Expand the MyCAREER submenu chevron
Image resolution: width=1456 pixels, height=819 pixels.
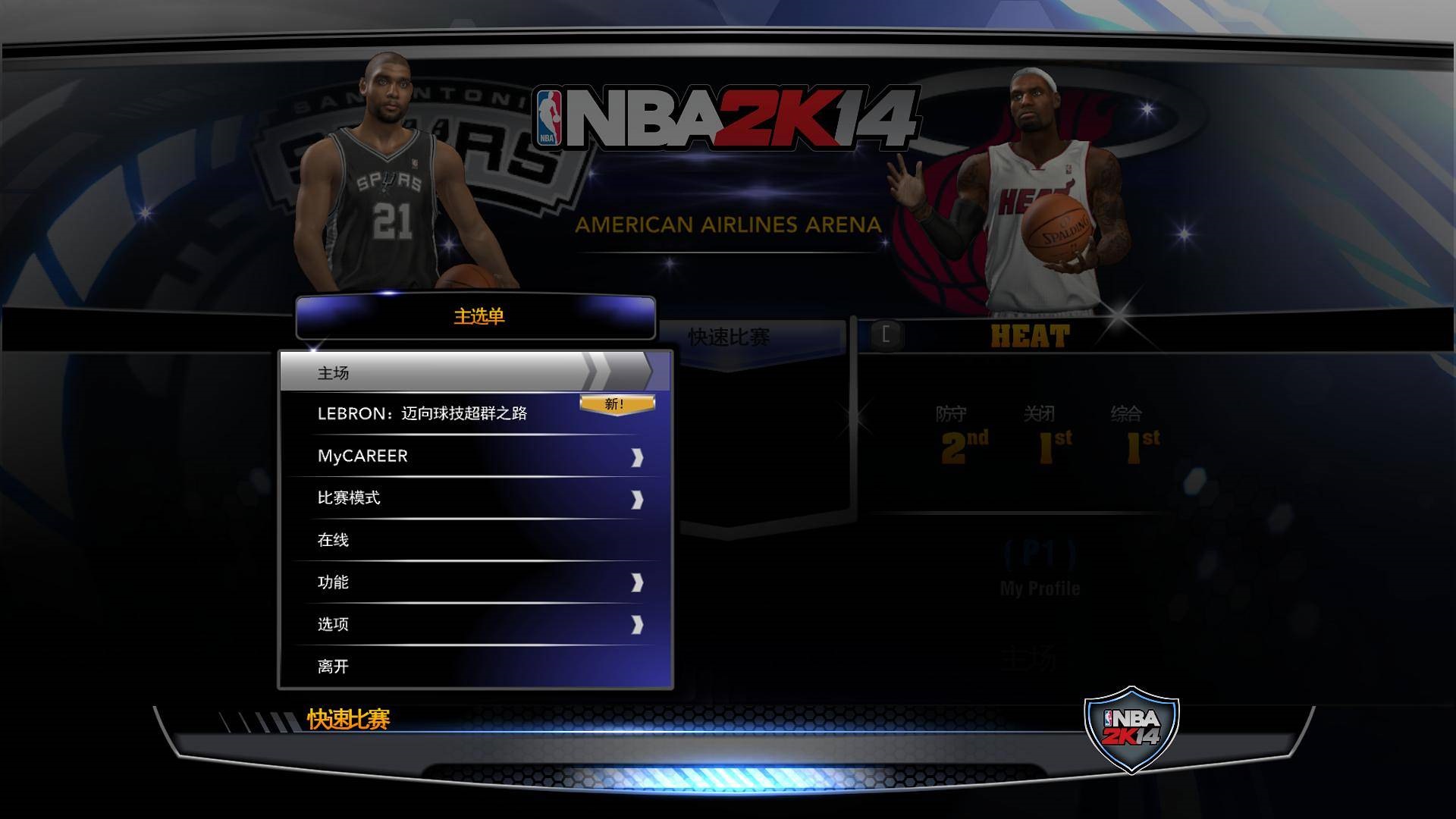pyautogui.click(x=637, y=456)
